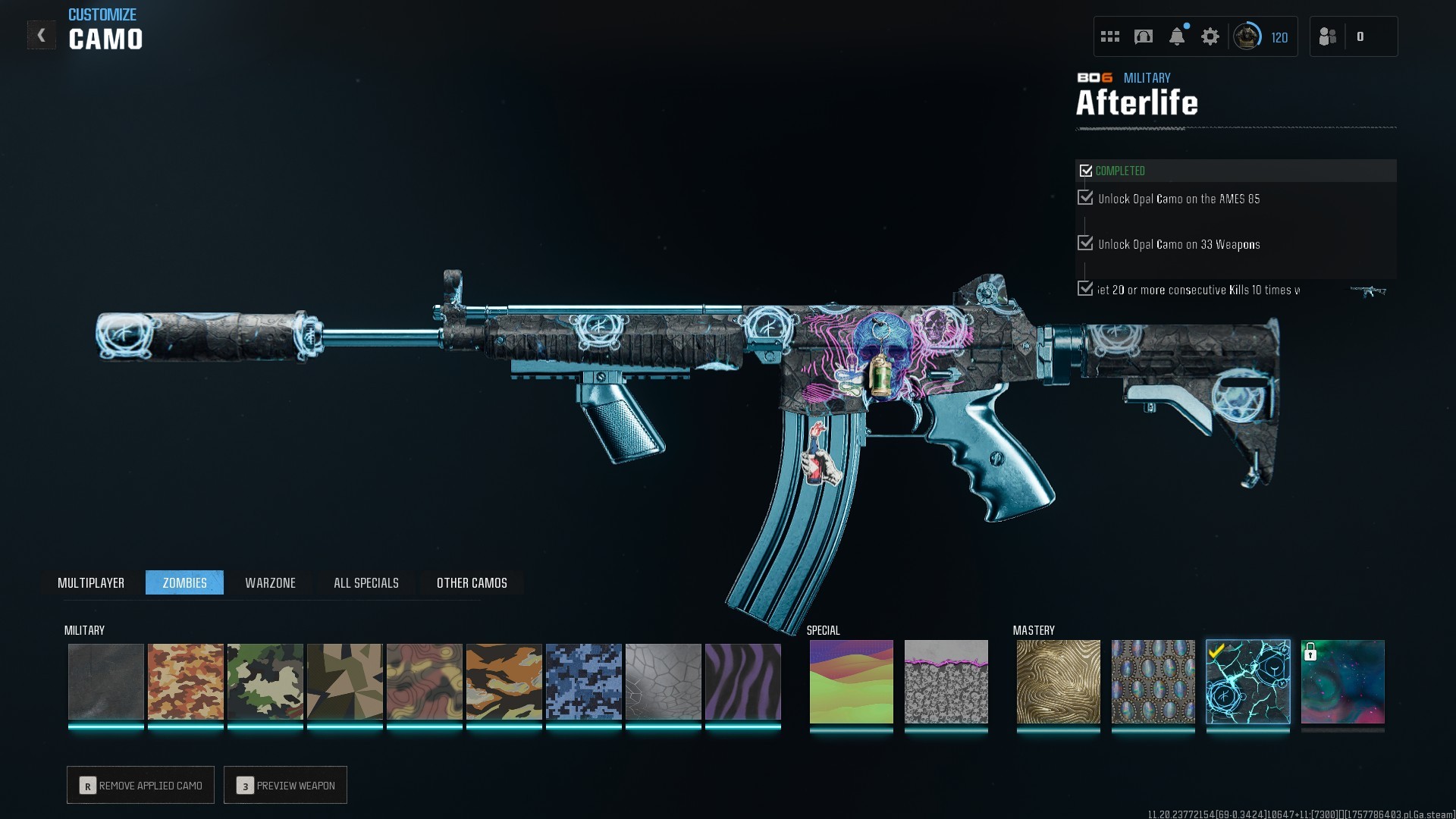Image resolution: width=1456 pixels, height=819 pixels.
Task: Open the grid menu icon
Action: point(1109,36)
